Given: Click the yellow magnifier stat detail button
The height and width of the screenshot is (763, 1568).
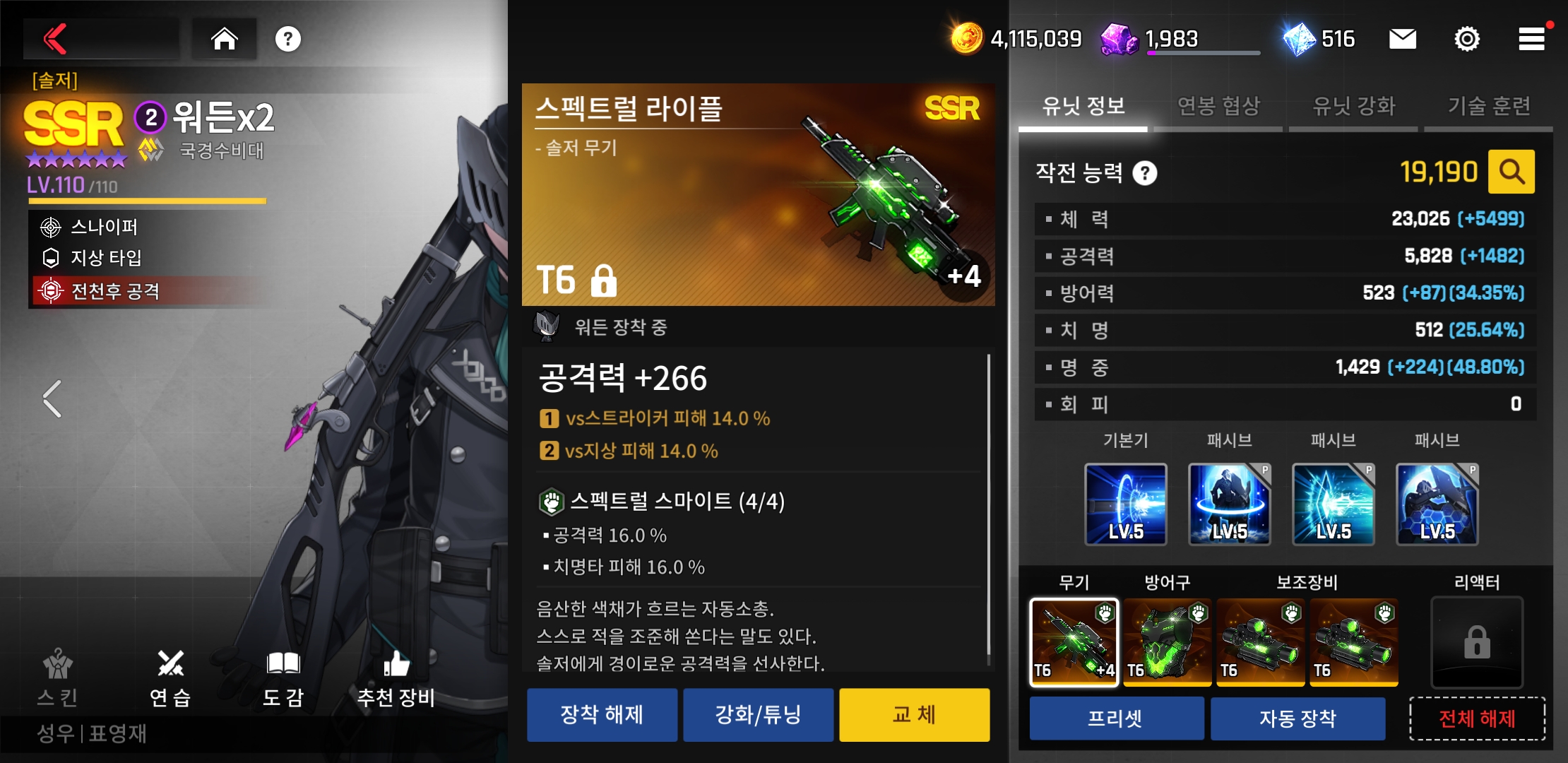Looking at the screenshot, I should tap(1511, 172).
